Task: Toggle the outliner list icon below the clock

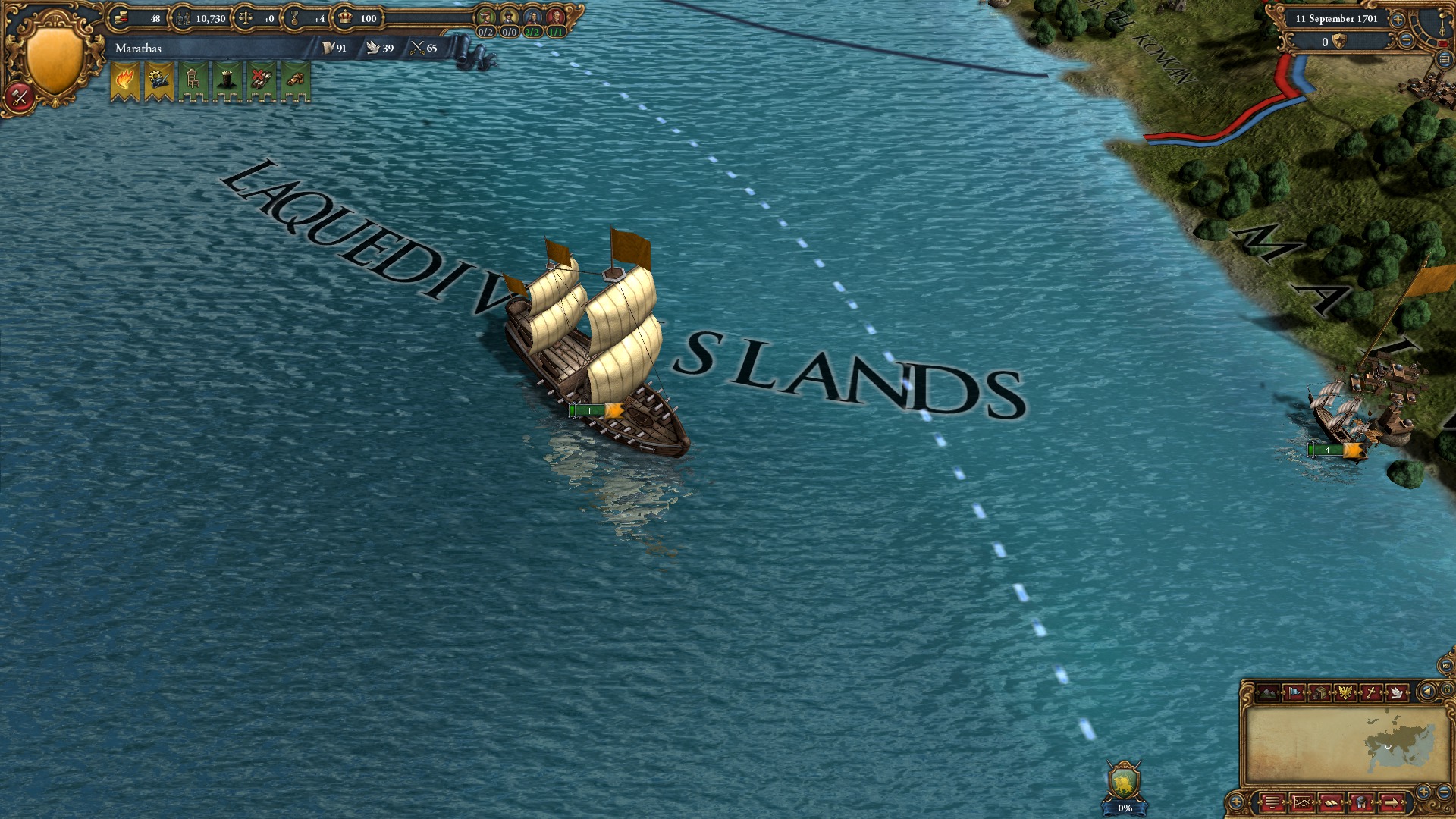Action: click(1445, 60)
